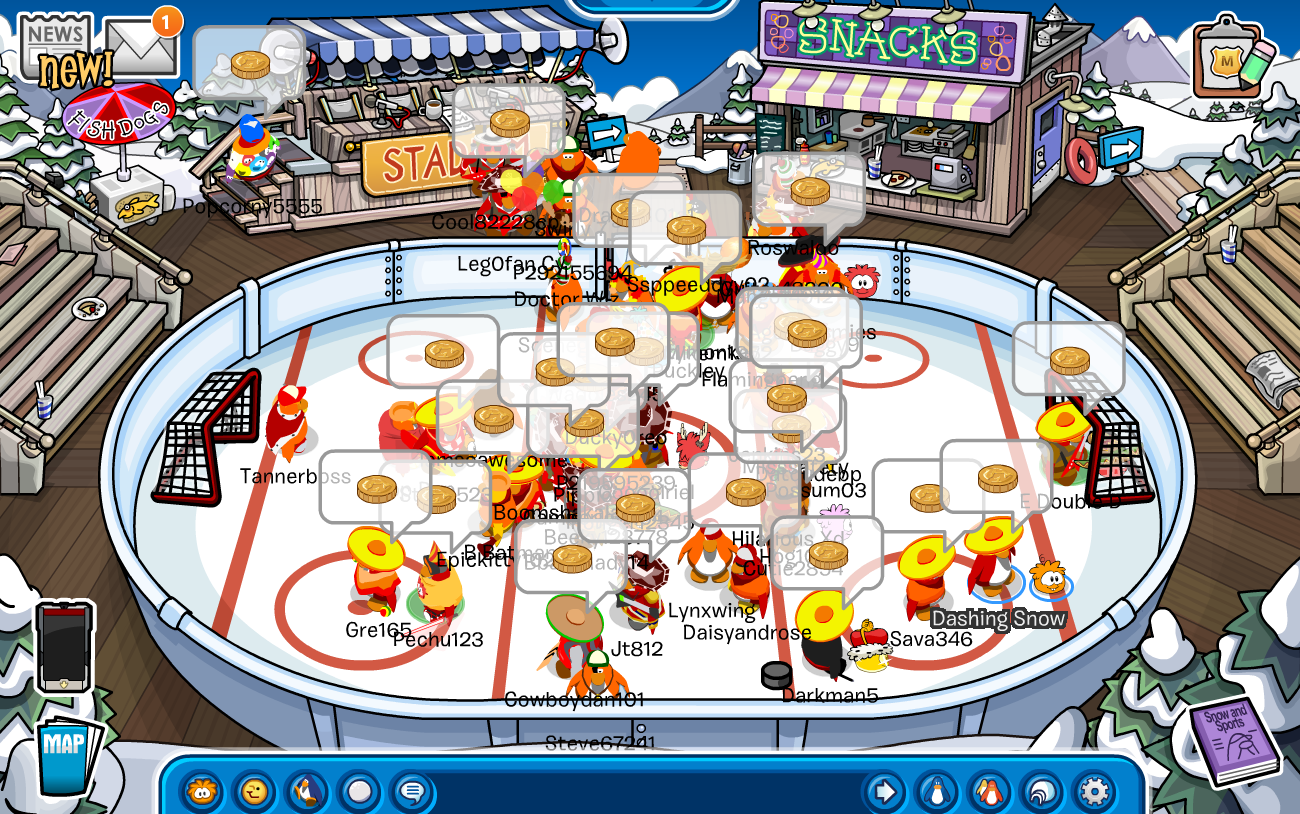Open the gear settings menu
This screenshot has width=1300, height=814.
[x=1094, y=792]
